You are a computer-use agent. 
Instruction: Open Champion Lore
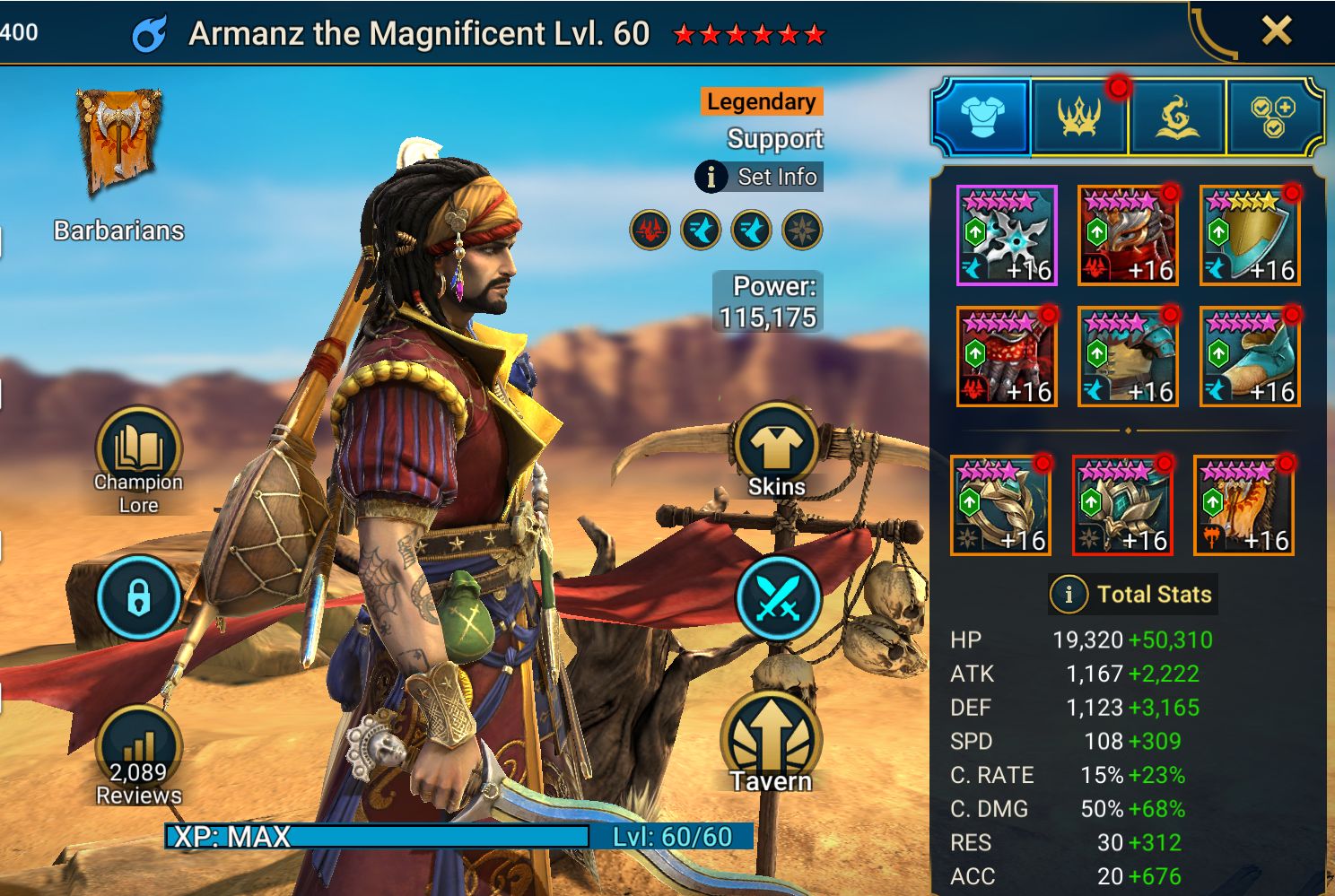[138, 457]
